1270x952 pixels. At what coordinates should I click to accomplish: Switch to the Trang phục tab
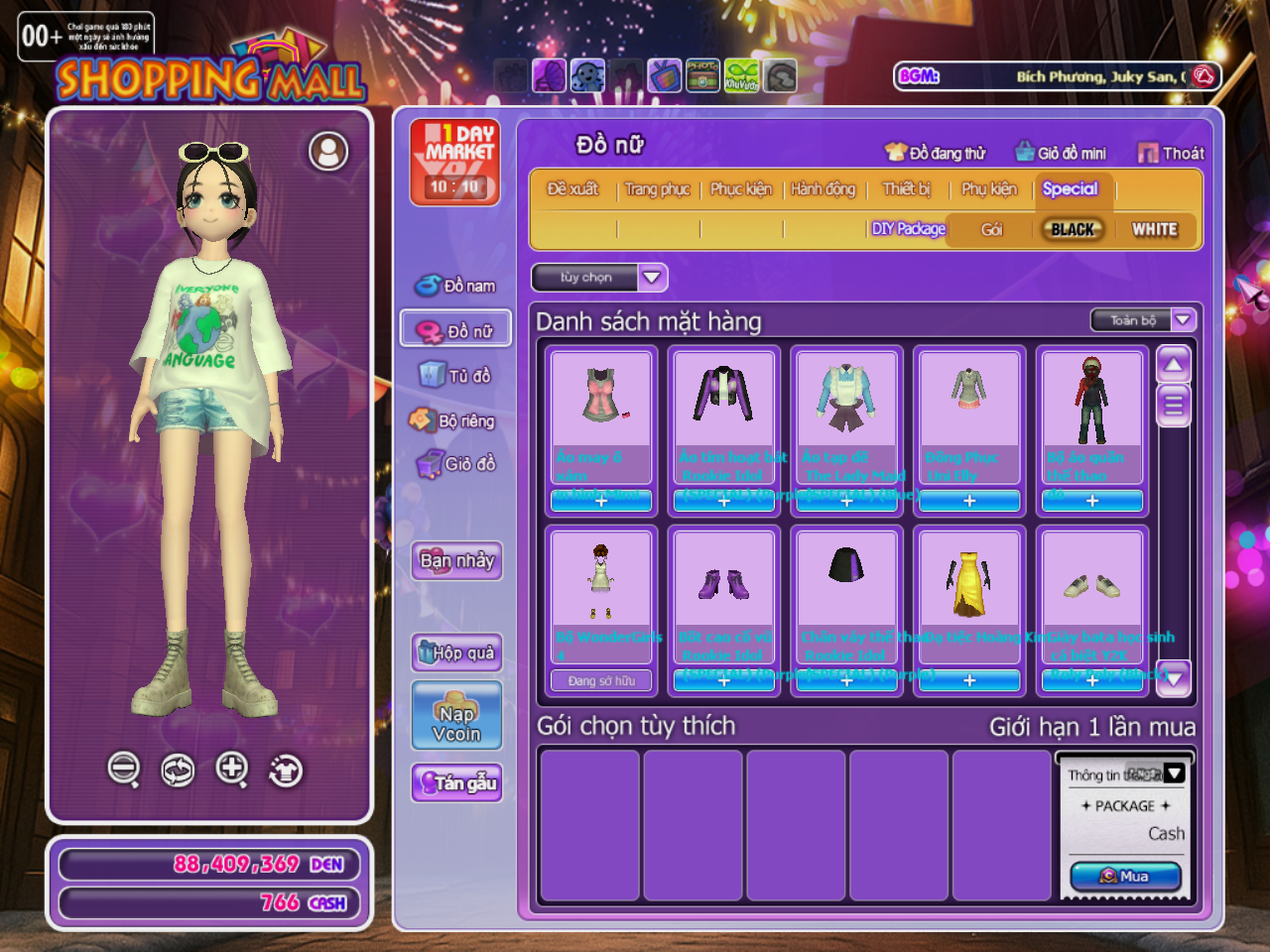click(x=657, y=188)
